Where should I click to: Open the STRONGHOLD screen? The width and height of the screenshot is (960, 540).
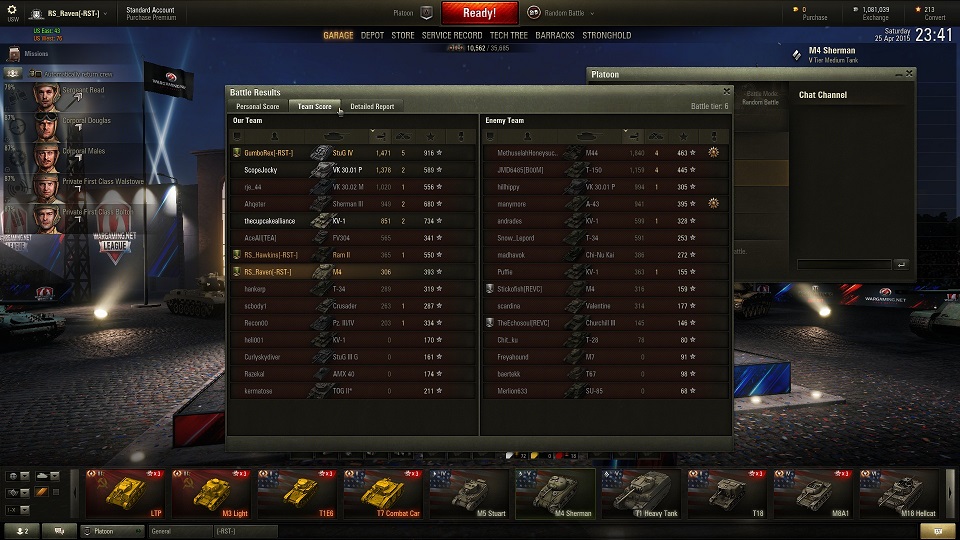tap(607, 35)
